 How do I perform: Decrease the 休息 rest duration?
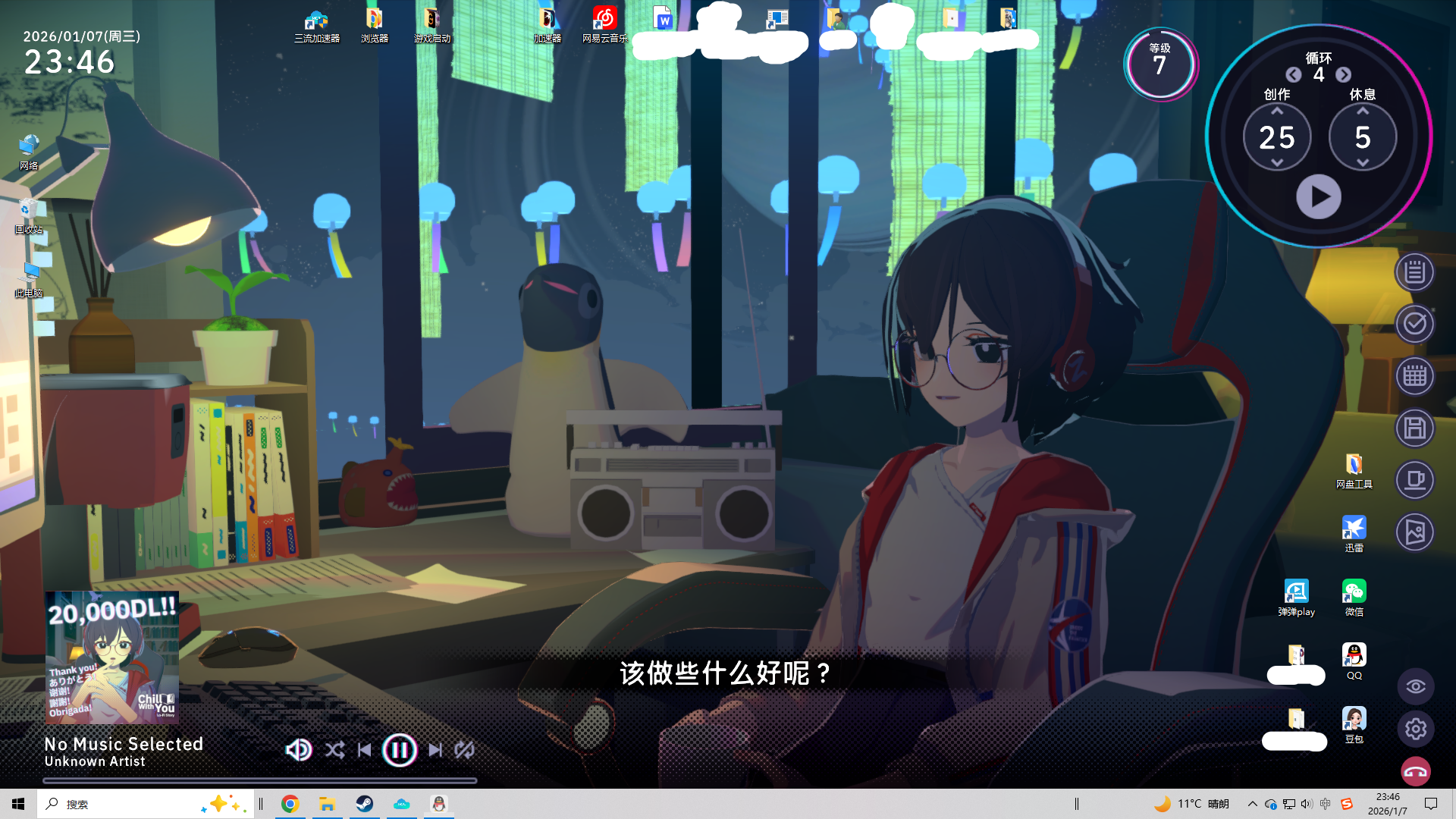click(x=1363, y=163)
